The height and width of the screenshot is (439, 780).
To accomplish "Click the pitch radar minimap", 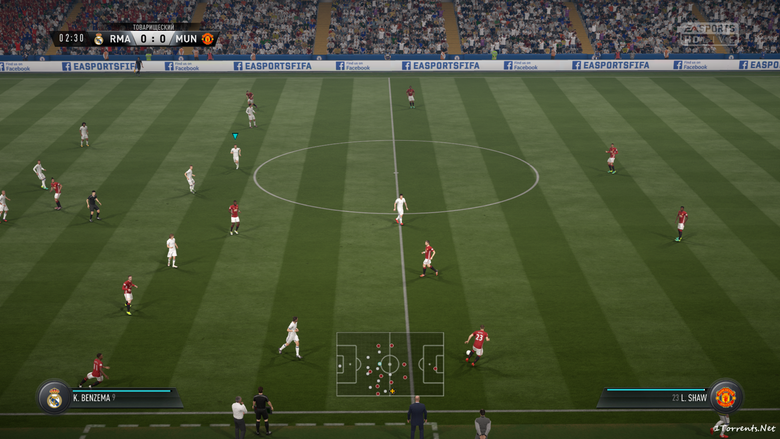I will coord(390,364).
